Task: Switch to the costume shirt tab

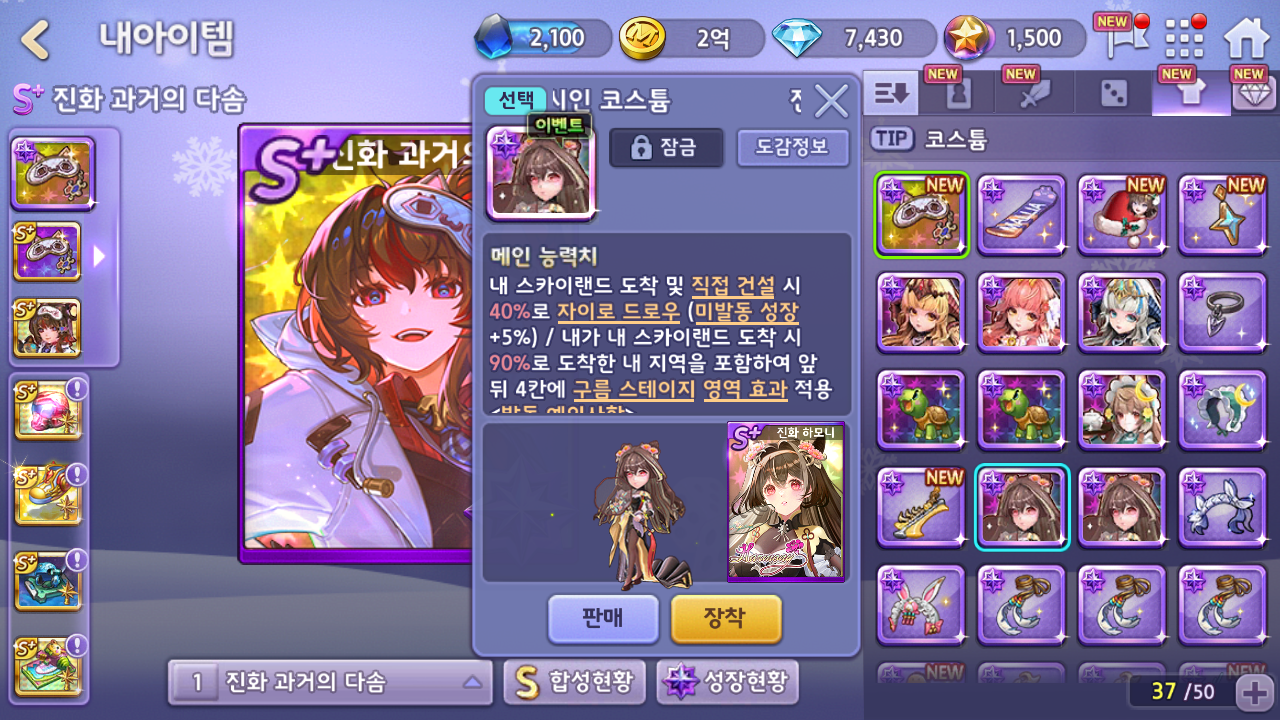Action: pos(1190,94)
